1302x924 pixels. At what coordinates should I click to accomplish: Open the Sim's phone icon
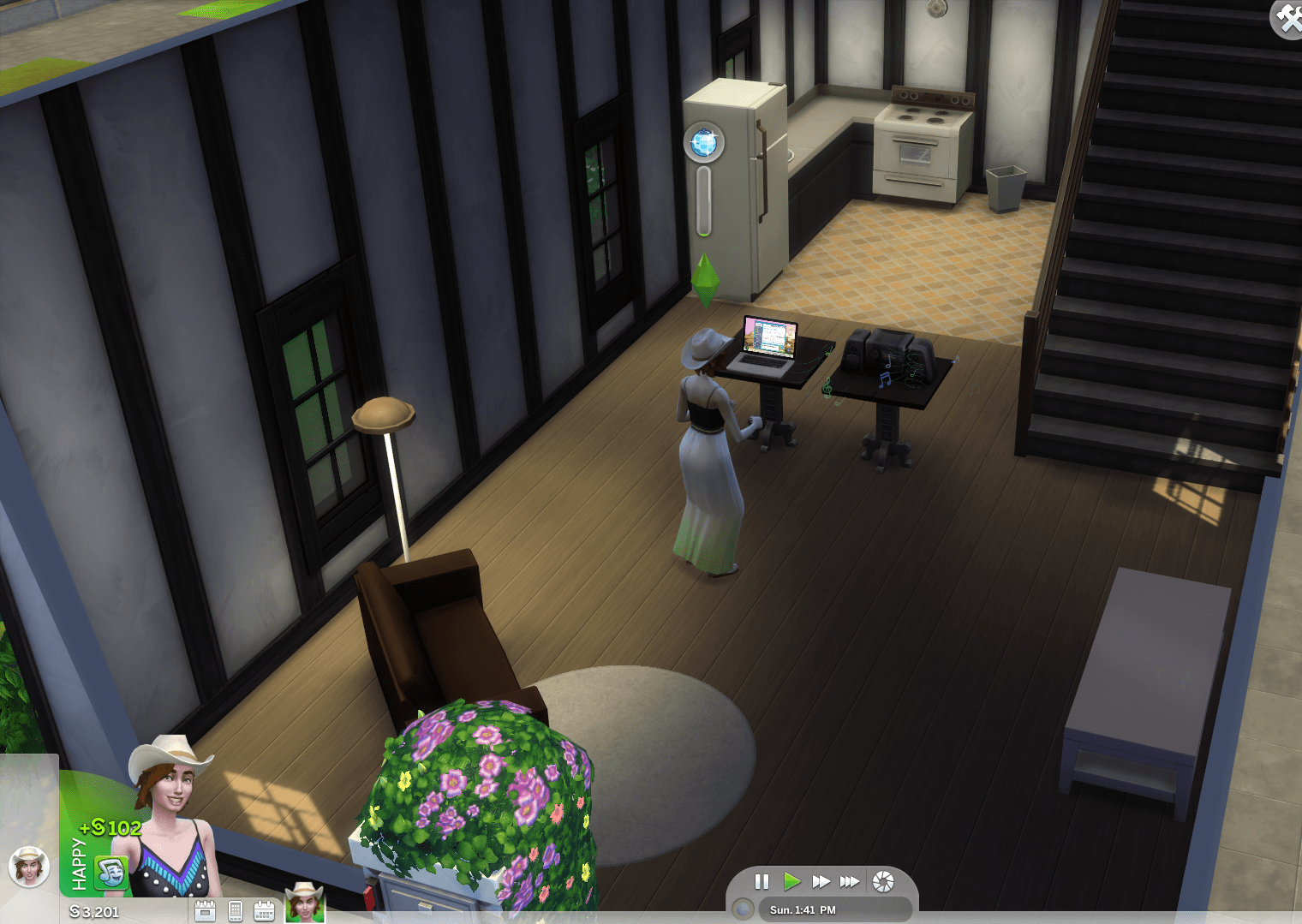tap(236, 910)
